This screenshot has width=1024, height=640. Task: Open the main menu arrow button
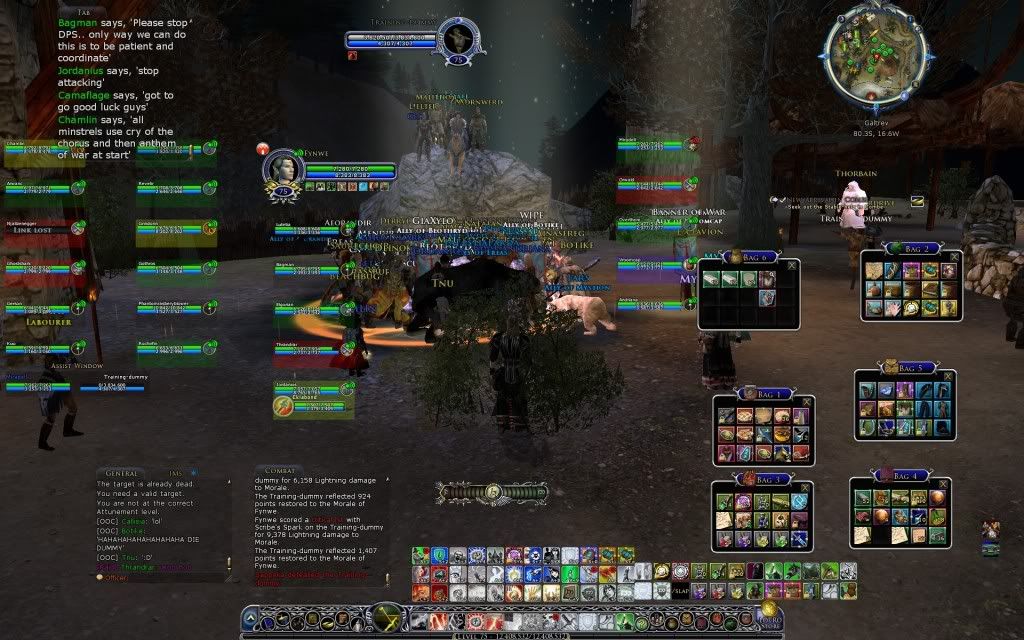click(251, 618)
